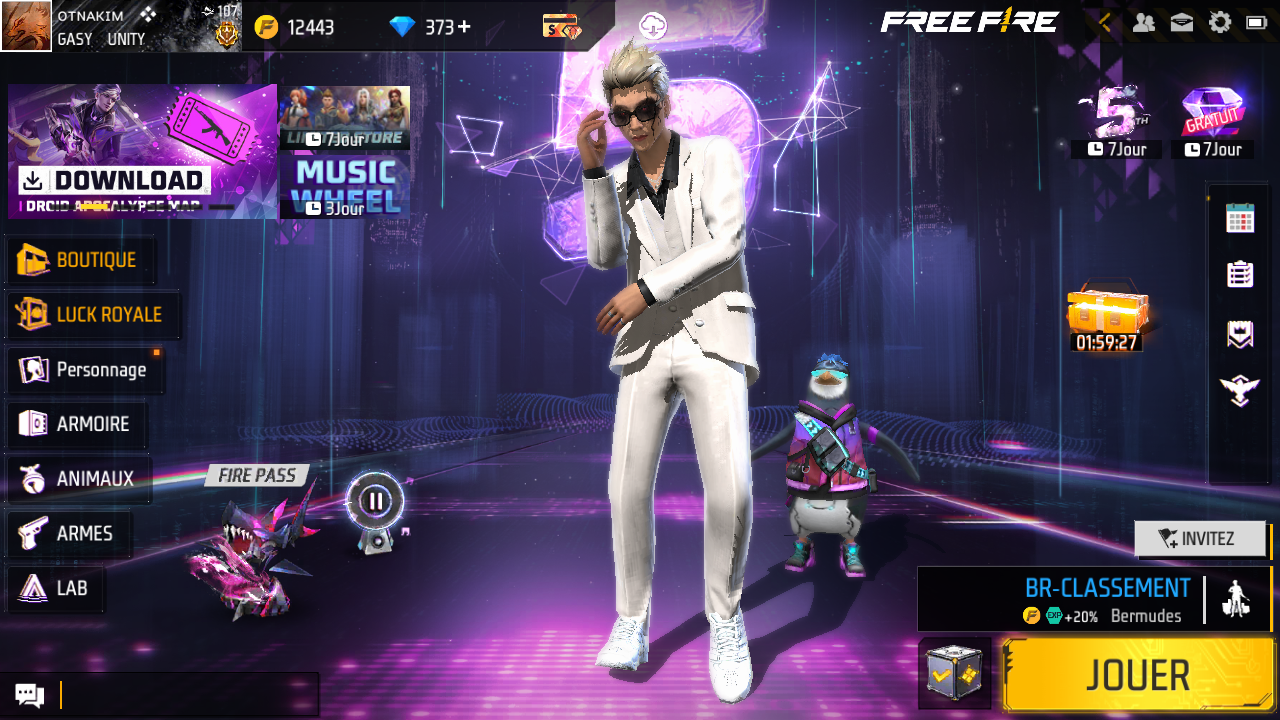The width and height of the screenshot is (1280, 720).
Task: Open the ARMOIRE wardrobe menu
Action: click(78, 424)
